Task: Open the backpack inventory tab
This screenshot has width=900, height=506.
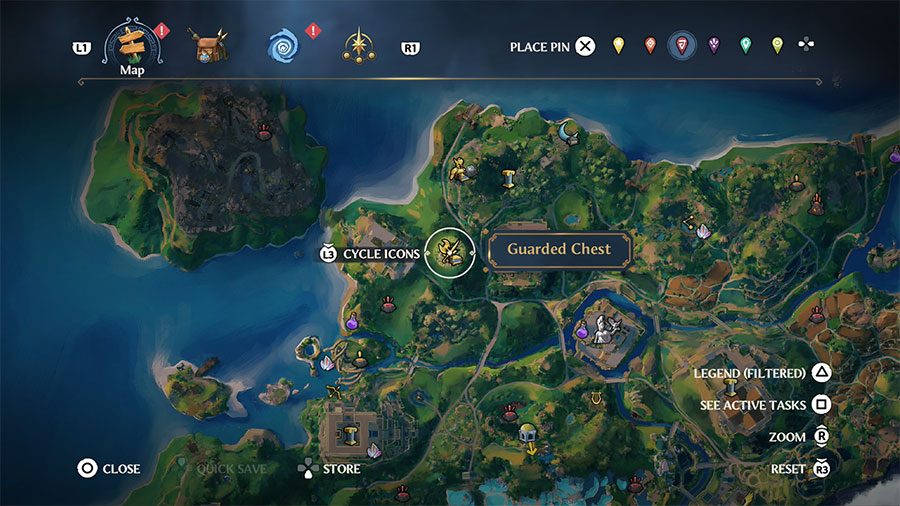Action: click(210, 46)
